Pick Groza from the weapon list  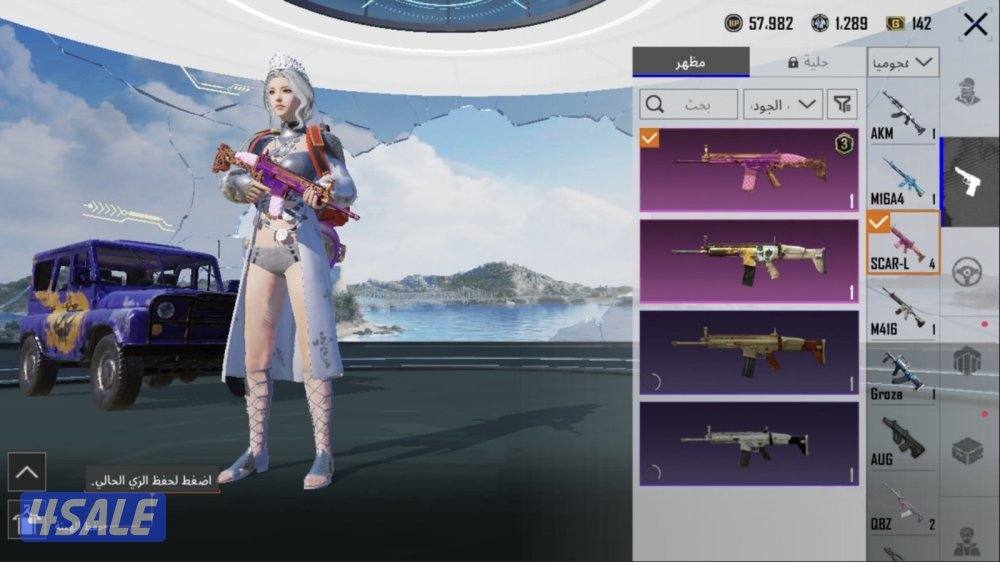tap(902, 376)
